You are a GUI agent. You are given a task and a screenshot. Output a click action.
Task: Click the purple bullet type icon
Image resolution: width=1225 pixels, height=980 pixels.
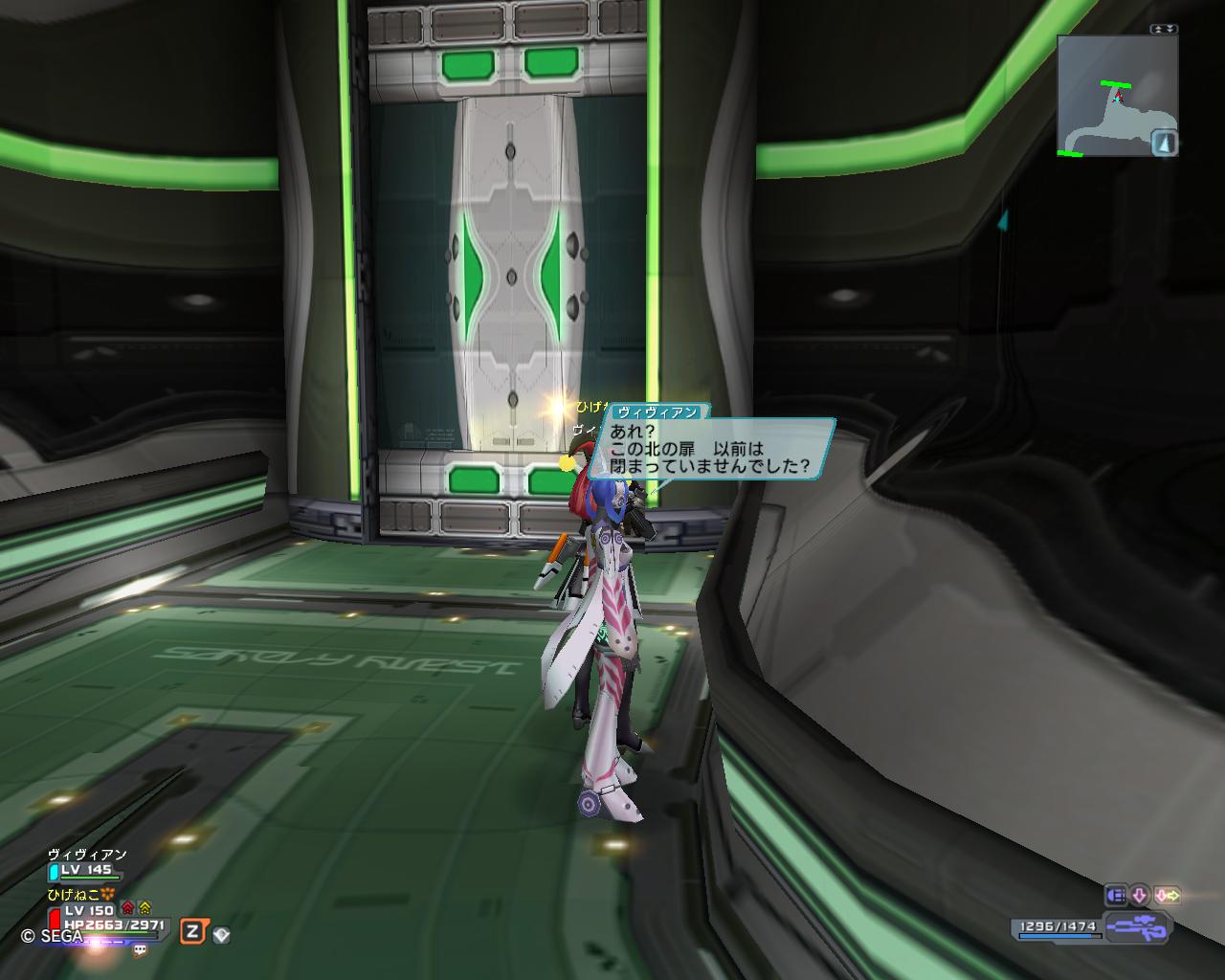[x=1116, y=896]
